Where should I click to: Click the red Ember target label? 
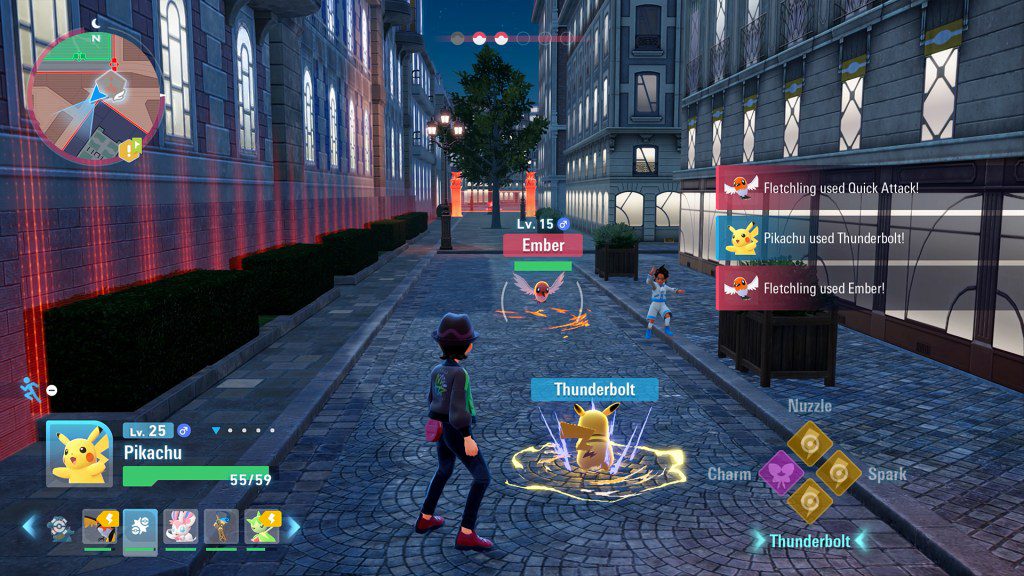click(543, 245)
